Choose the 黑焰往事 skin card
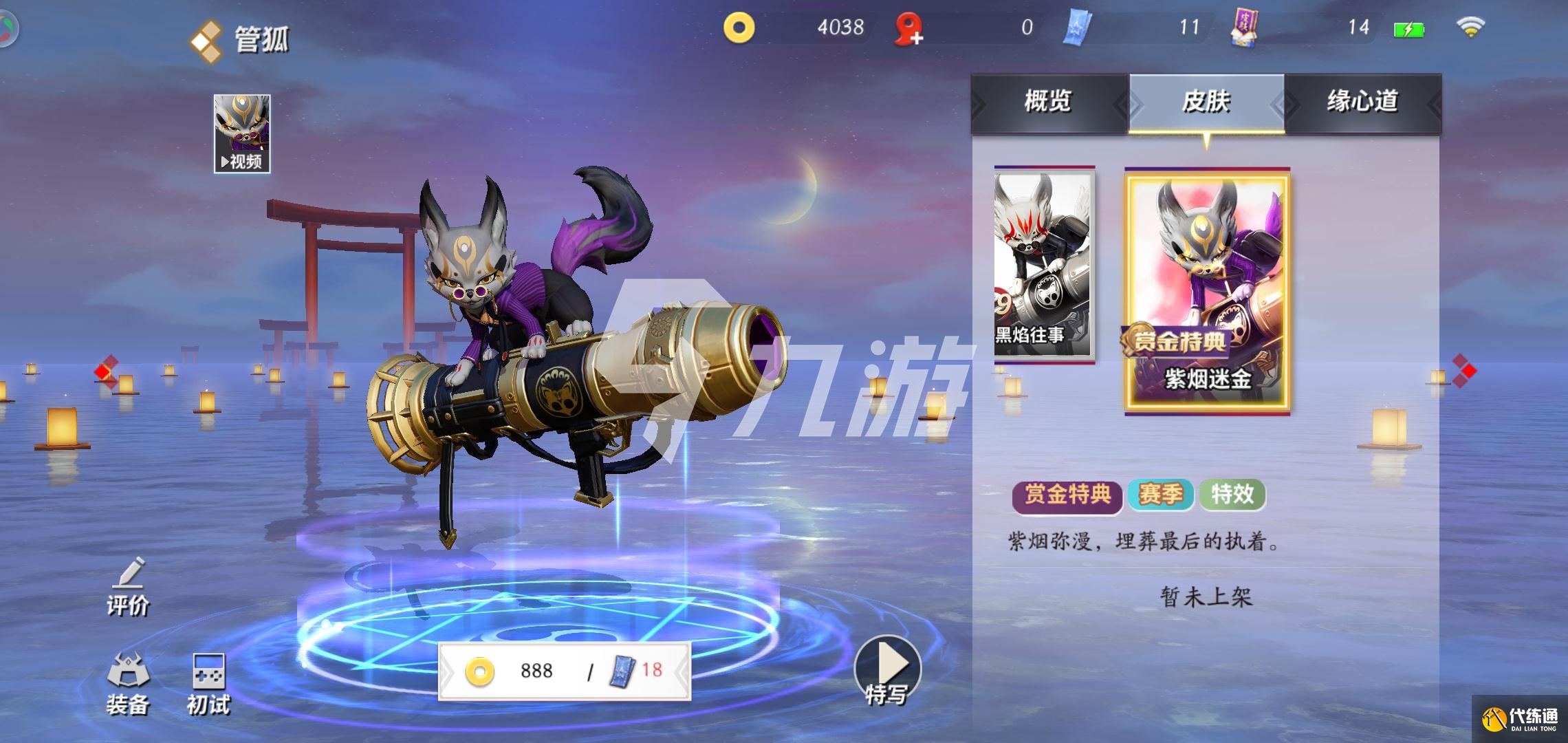The width and height of the screenshot is (1568, 743). click(x=1043, y=265)
